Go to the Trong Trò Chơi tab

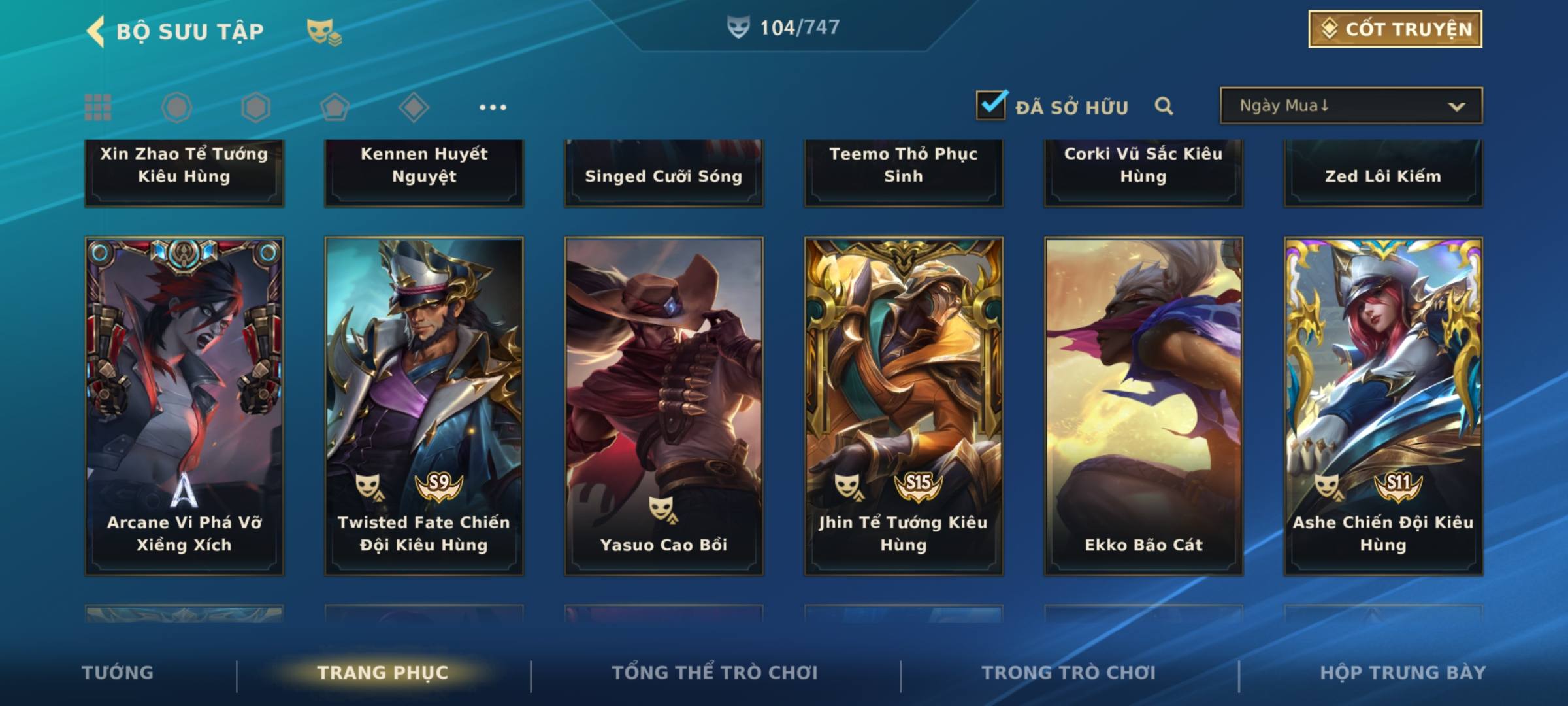coord(1069,673)
